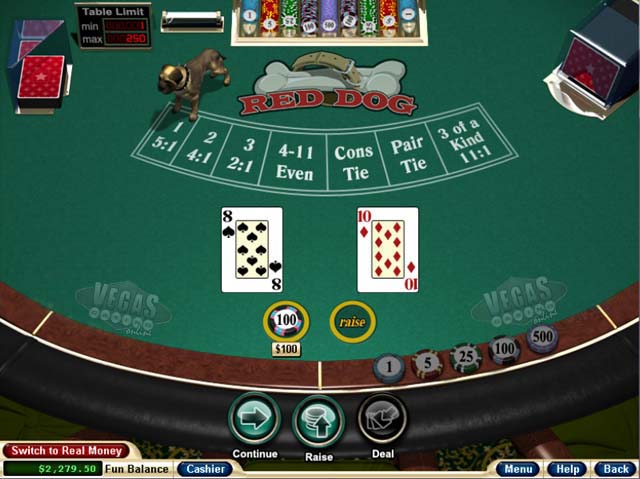Select the 1 dollar chip
Image resolution: width=640 pixels, height=479 pixels.
[x=389, y=368]
